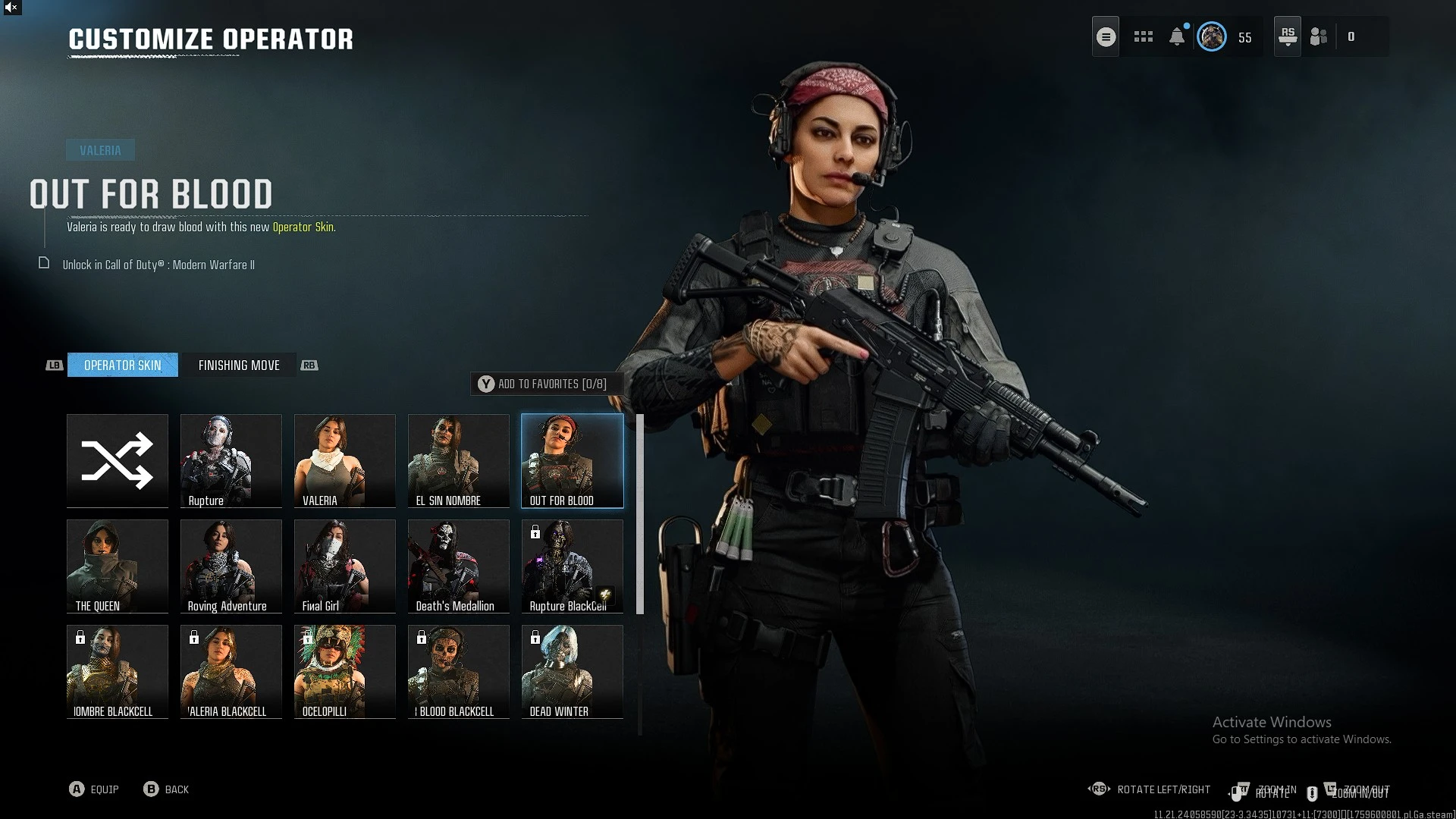The image size is (1456, 819).
Task: Select The Queen operator skin
Action: click(118, 566)
